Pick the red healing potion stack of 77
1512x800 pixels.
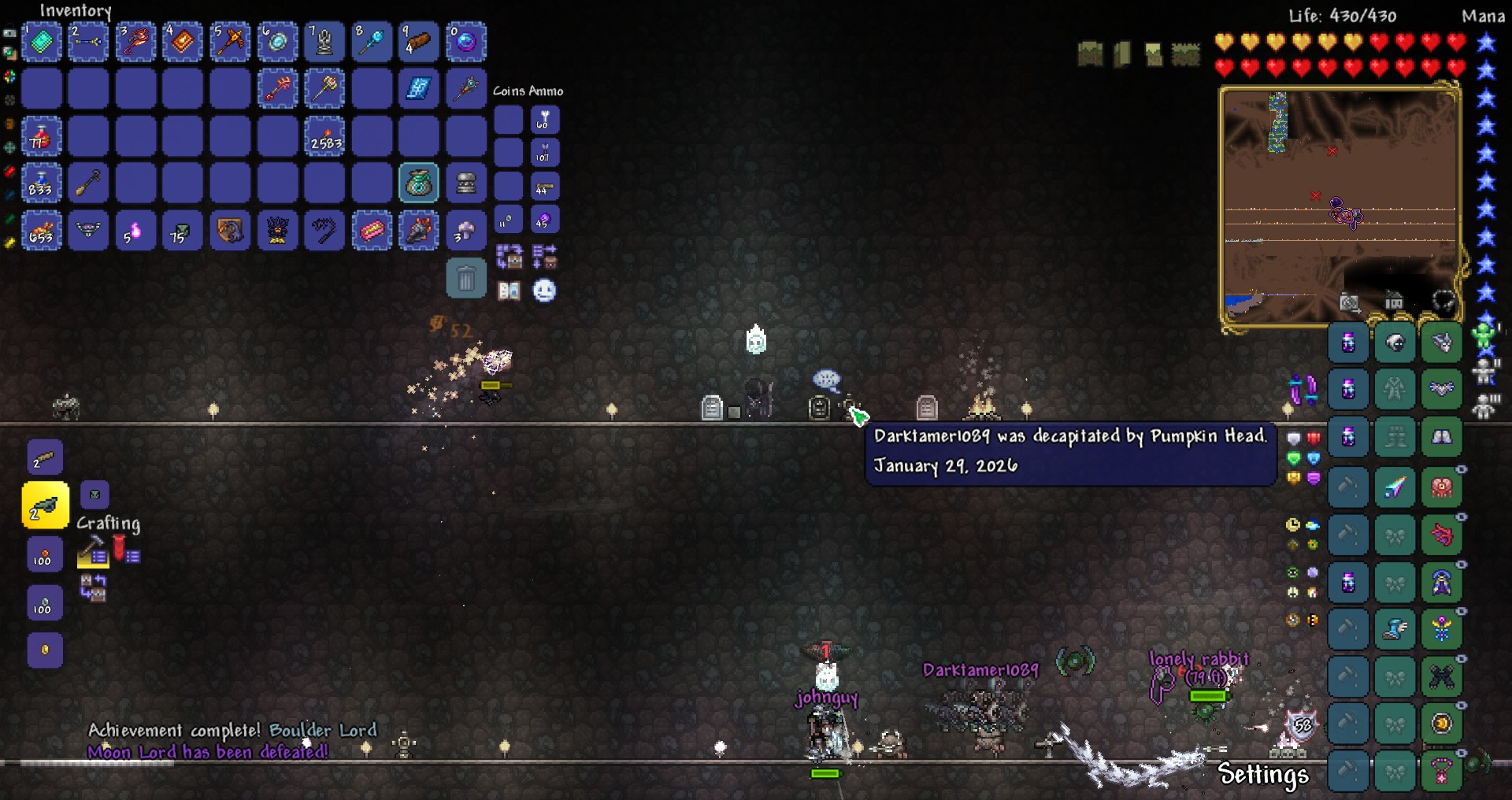41,137
